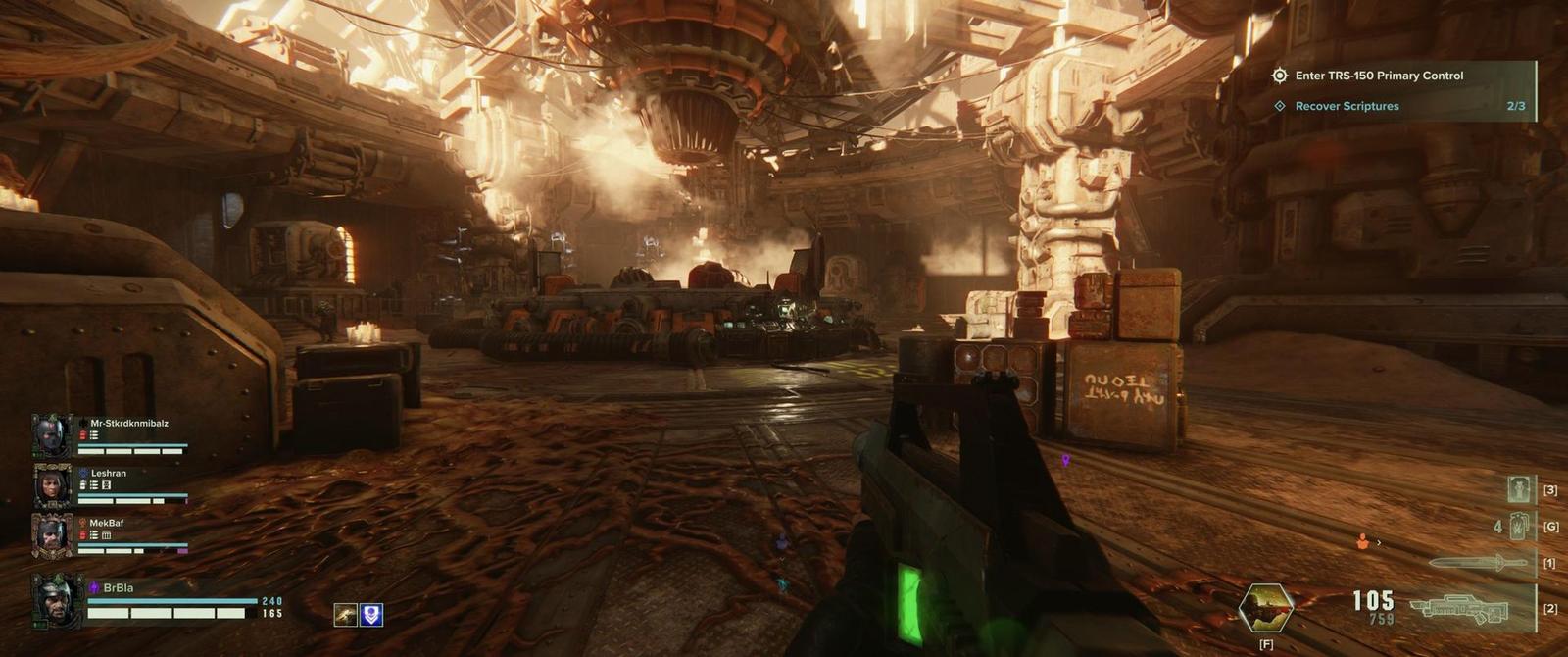Select the grenade slot showing 4 charges
The image size is (1568, 657).
tap(1518, 527)
